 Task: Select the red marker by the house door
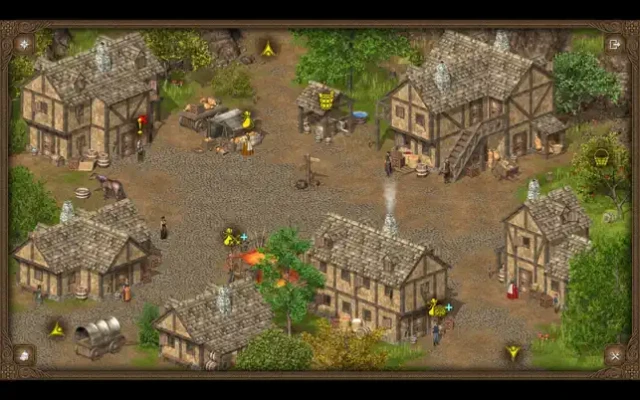[142, 125]
